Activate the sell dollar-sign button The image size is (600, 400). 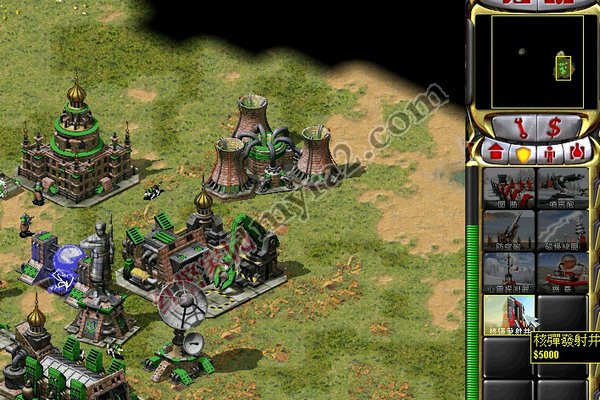tap(553, 127)
